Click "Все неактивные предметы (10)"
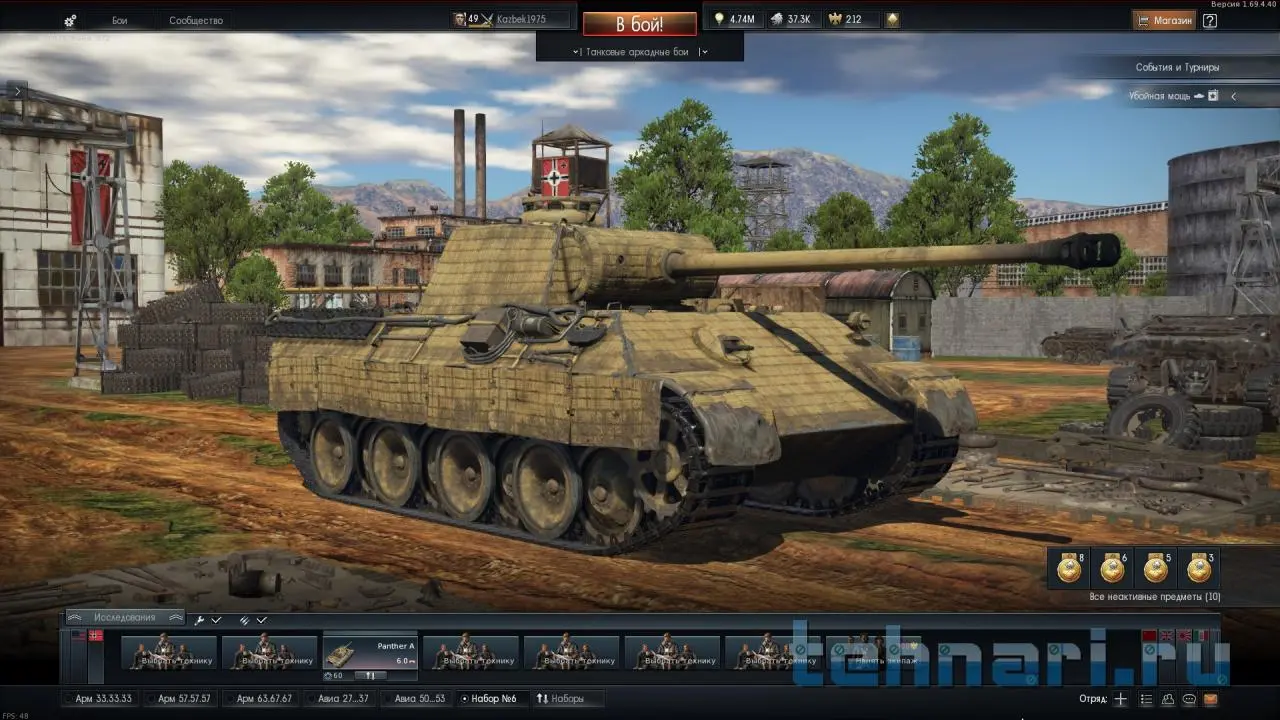 [1154, 597]
